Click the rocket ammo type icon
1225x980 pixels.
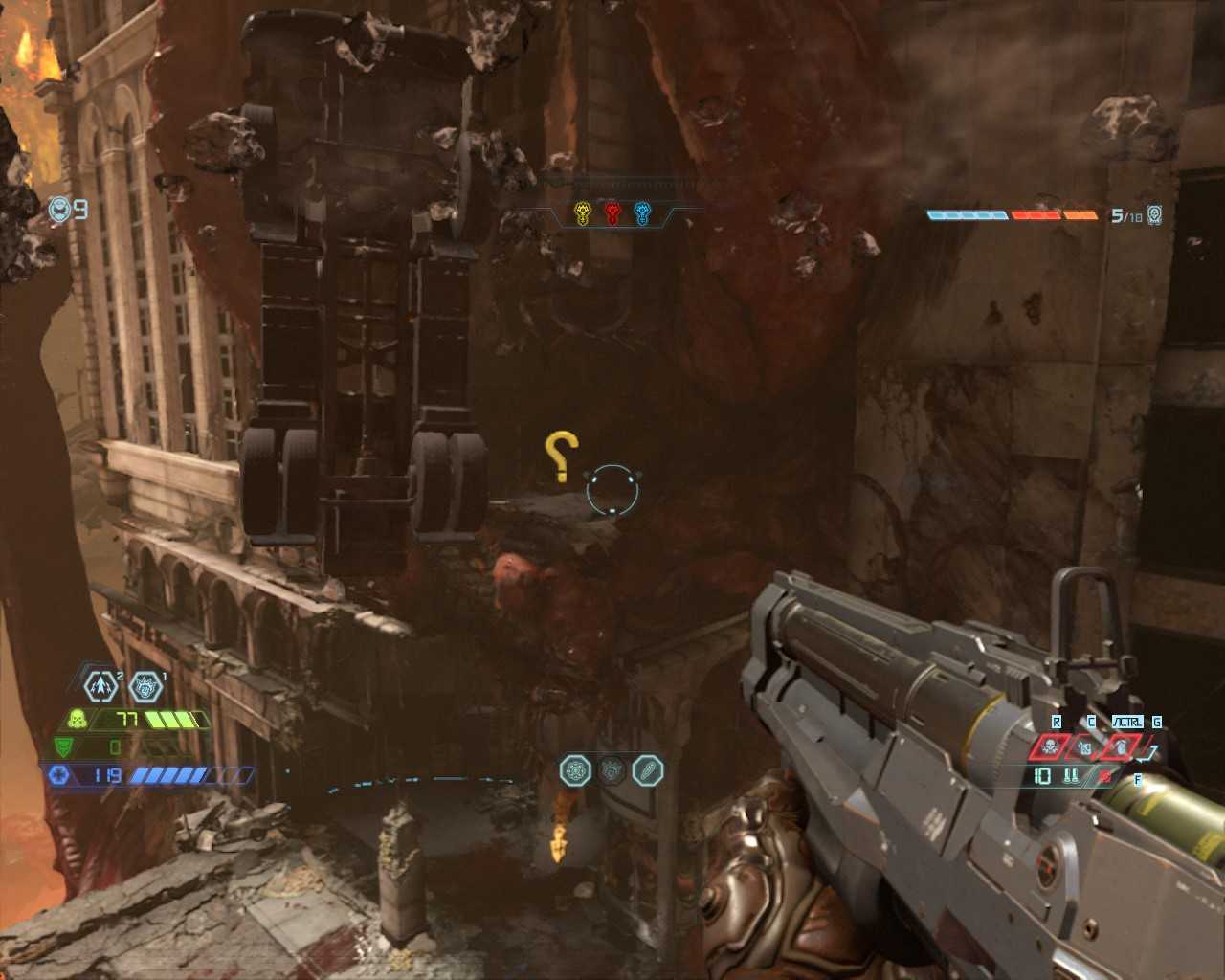pos(1071,776)
